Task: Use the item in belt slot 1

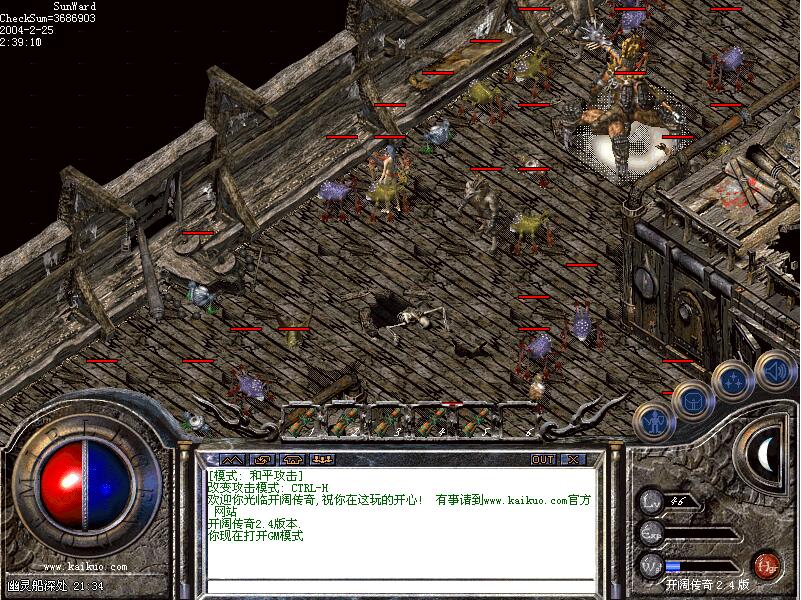Action: coord(302,421)
